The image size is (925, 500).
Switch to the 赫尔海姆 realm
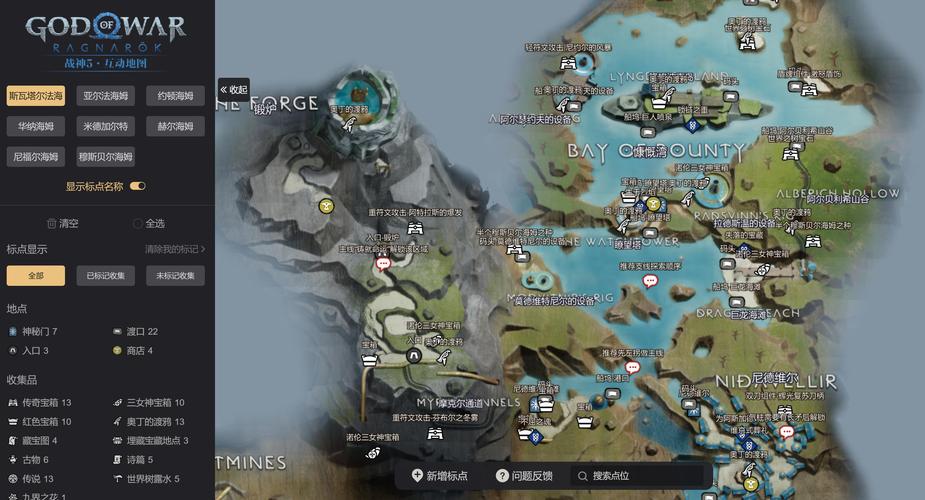(x=175, y=126)
